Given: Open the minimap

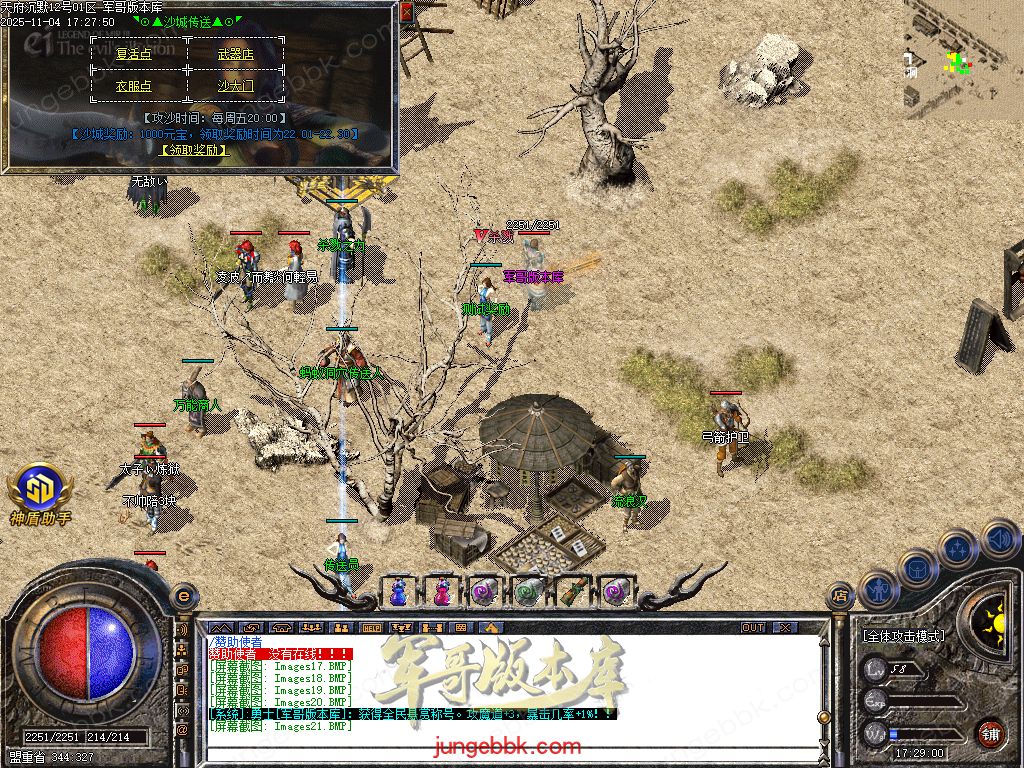Looking at the screenshot, I should (x=963, y=60).
